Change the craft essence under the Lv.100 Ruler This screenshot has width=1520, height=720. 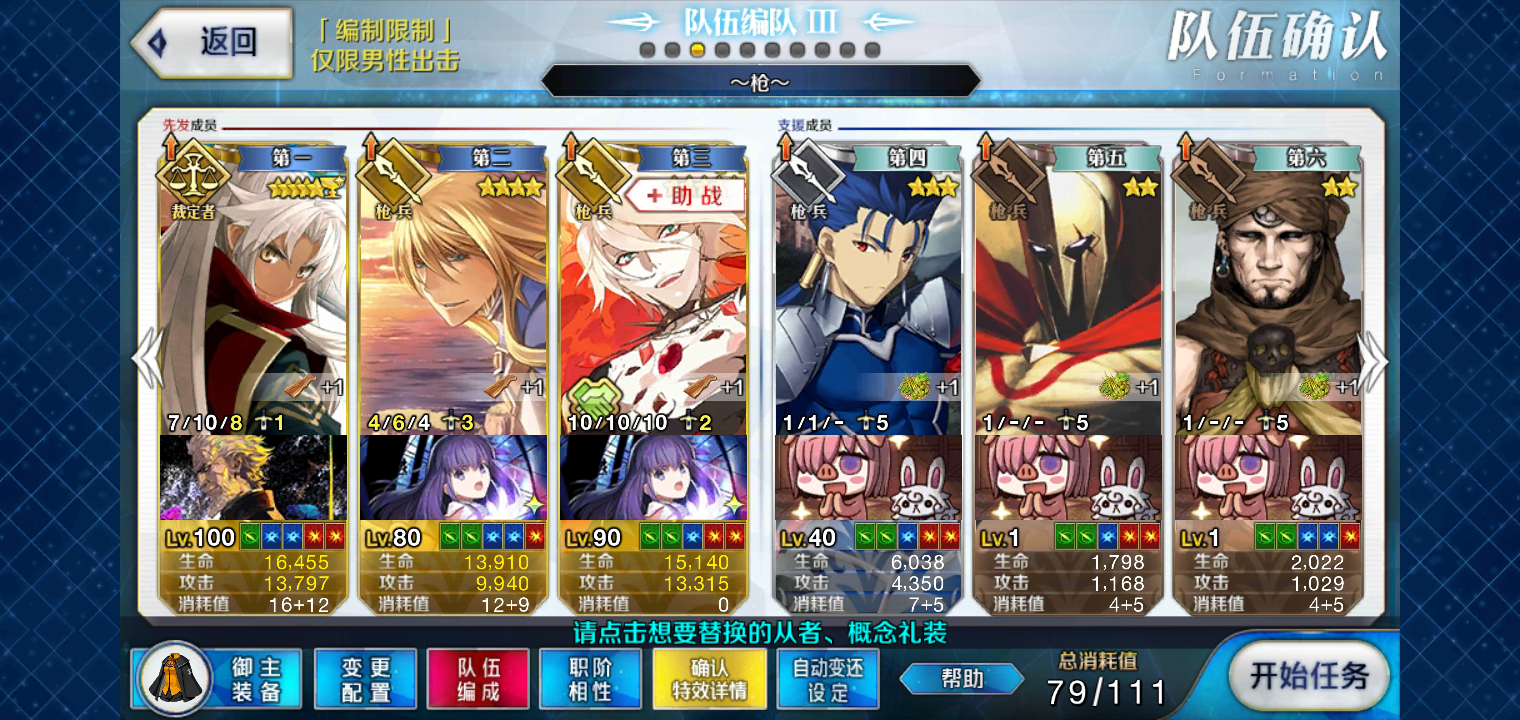pyautogui.click(x=253, y=477)
